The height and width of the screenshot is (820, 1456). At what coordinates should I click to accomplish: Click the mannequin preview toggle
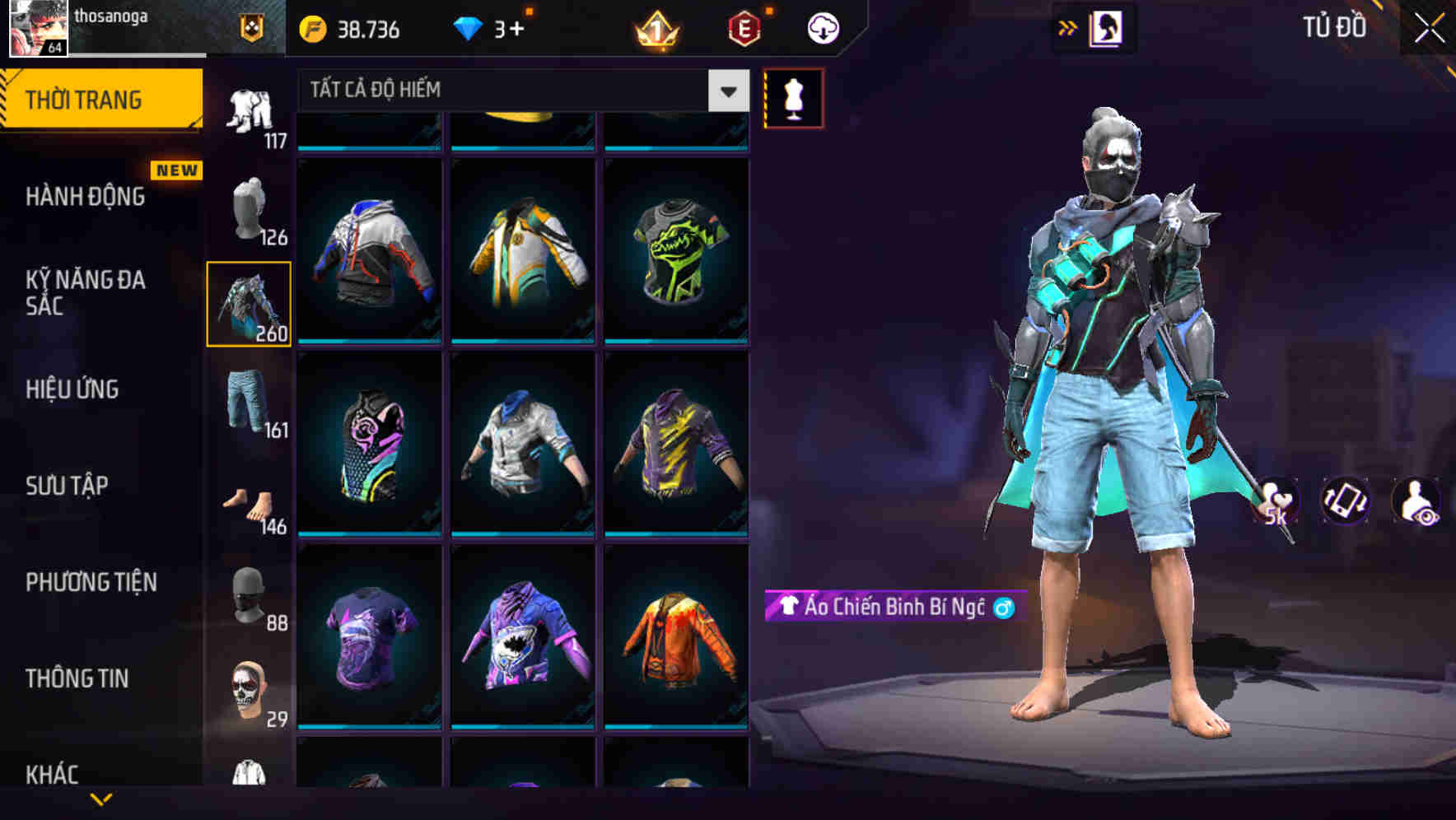point(793,97)
